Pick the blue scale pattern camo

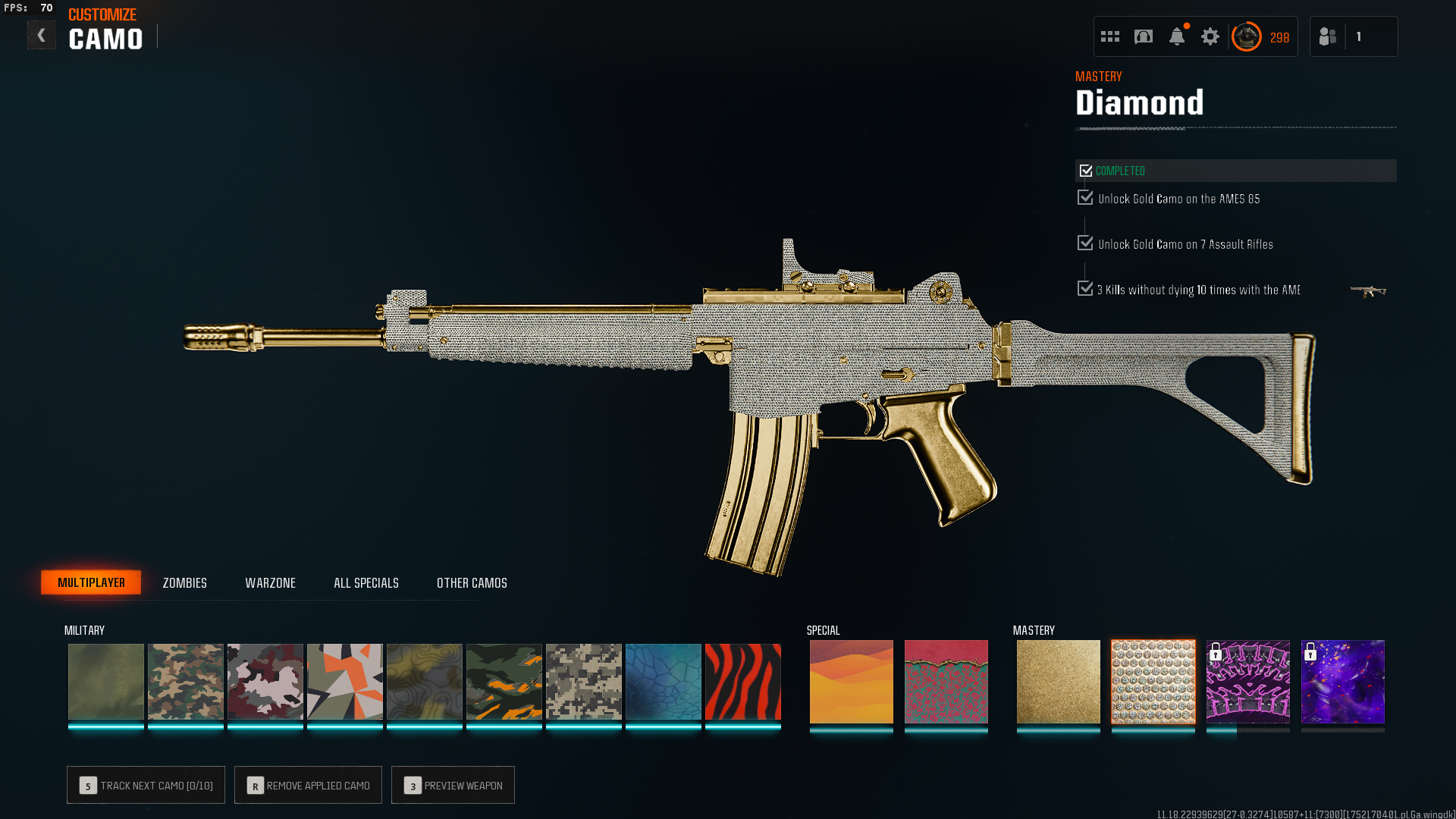tap(663, 681)
